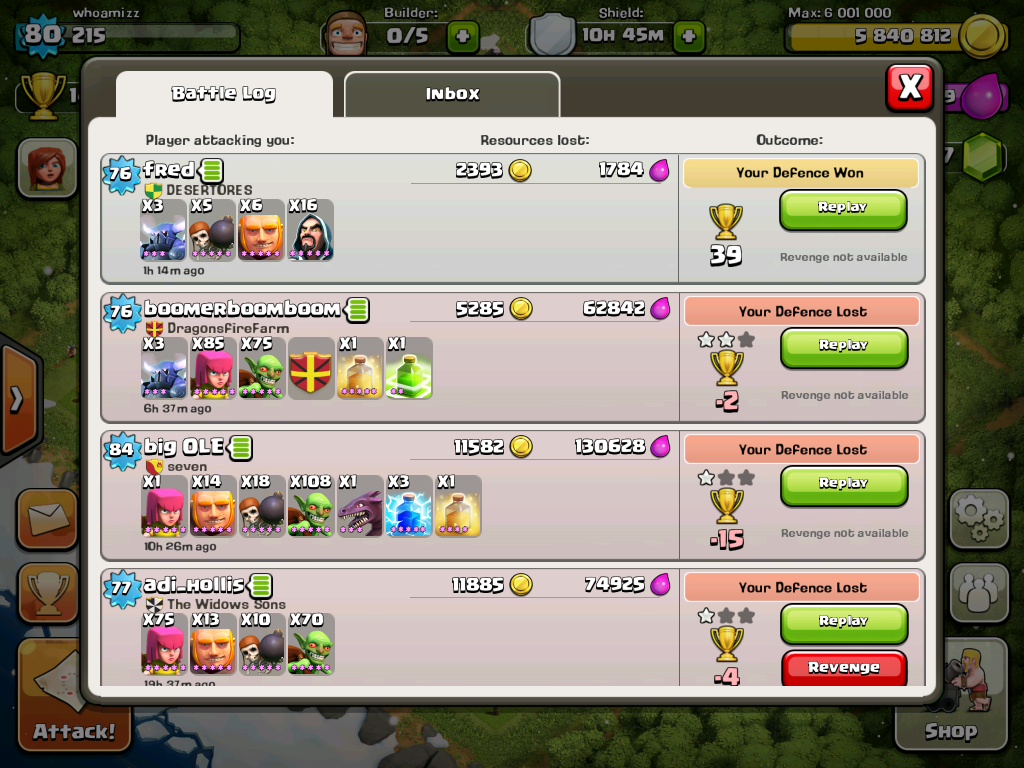1024x768 pixels.
Task: Switch to the Inbox tab
Action: click(452, 94)
